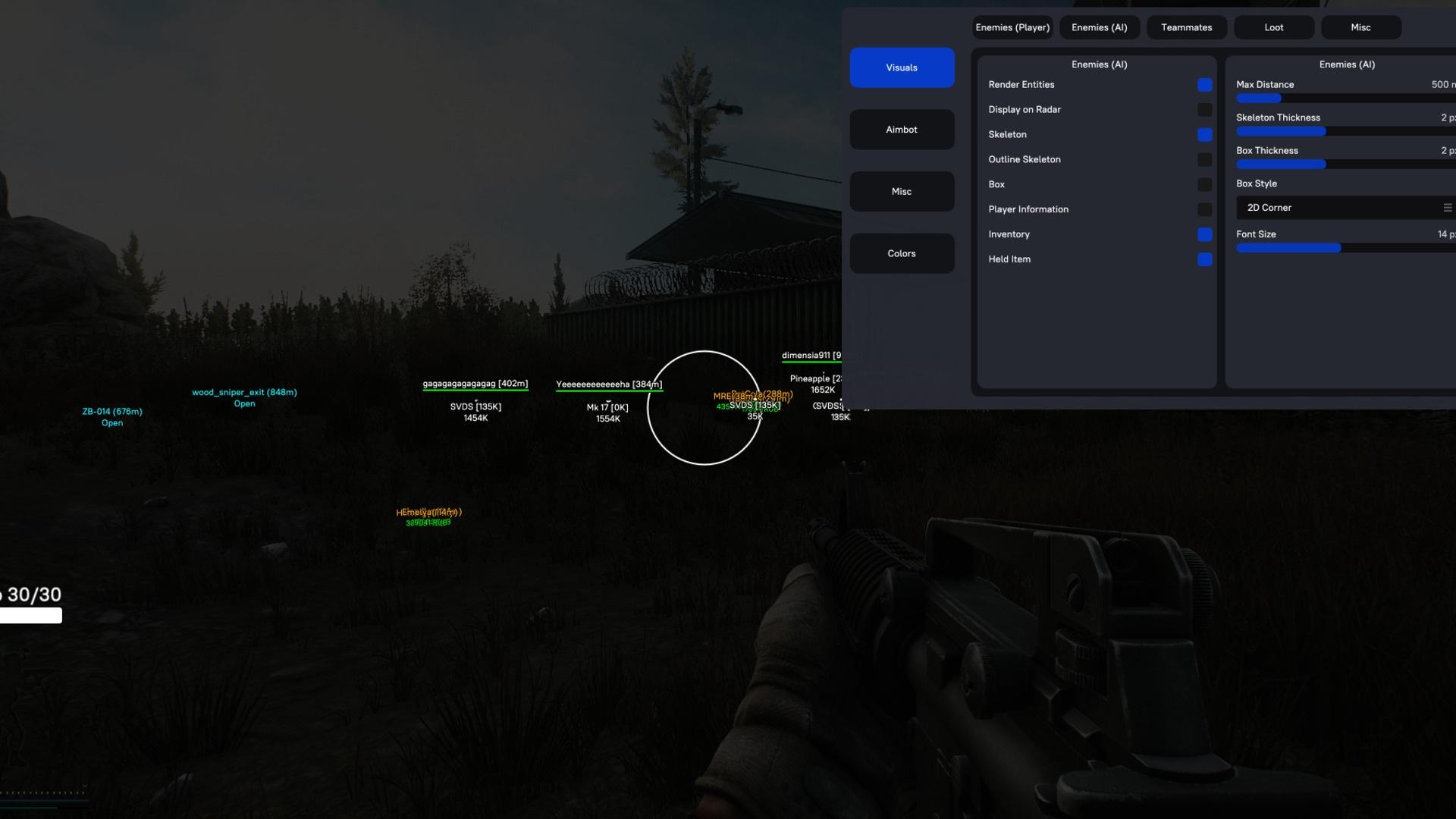
Task: Switch to the Loot tab
Action: (x=1273, y=27)
